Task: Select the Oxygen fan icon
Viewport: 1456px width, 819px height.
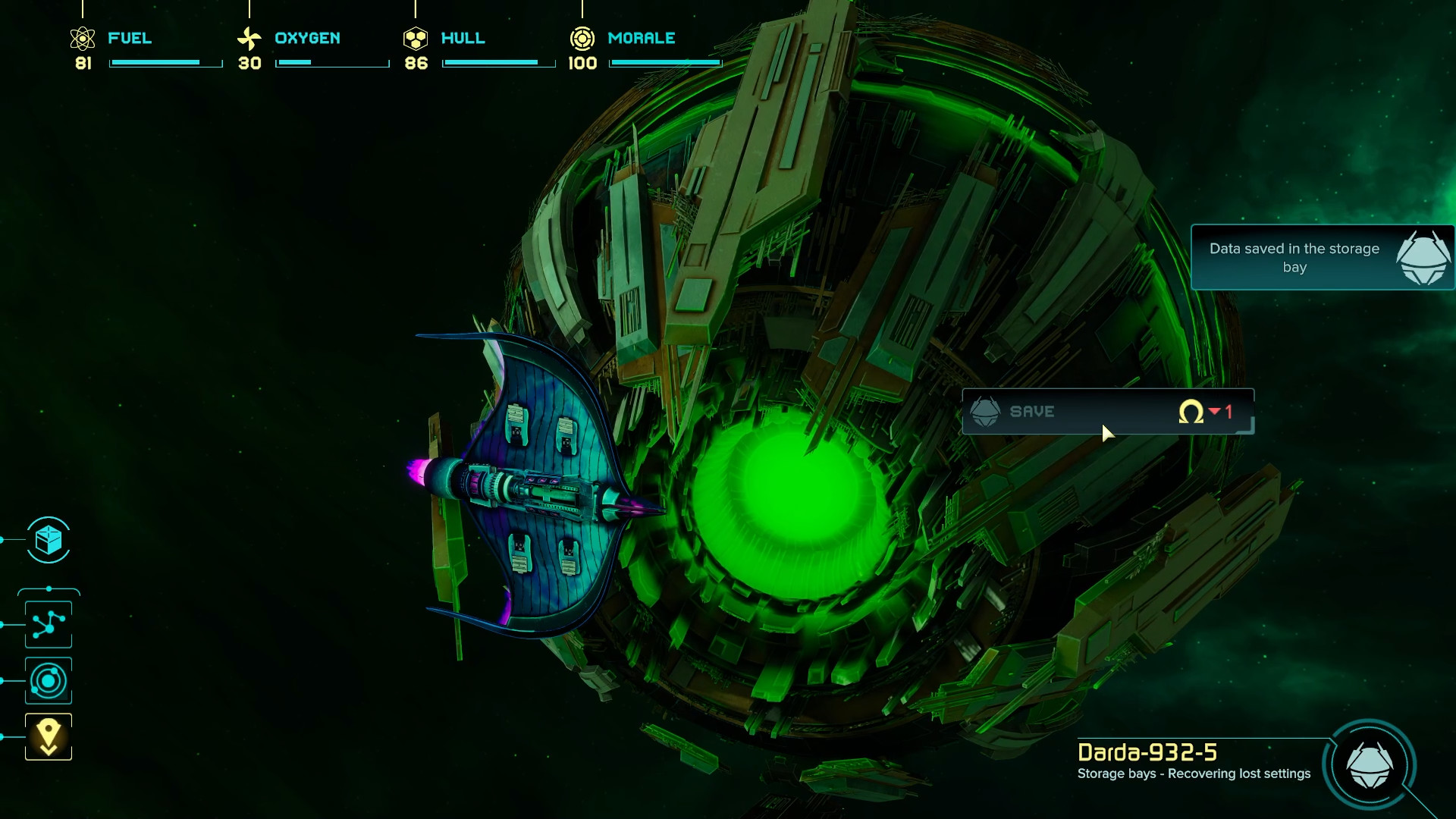Action: click(x=249, y=37)
